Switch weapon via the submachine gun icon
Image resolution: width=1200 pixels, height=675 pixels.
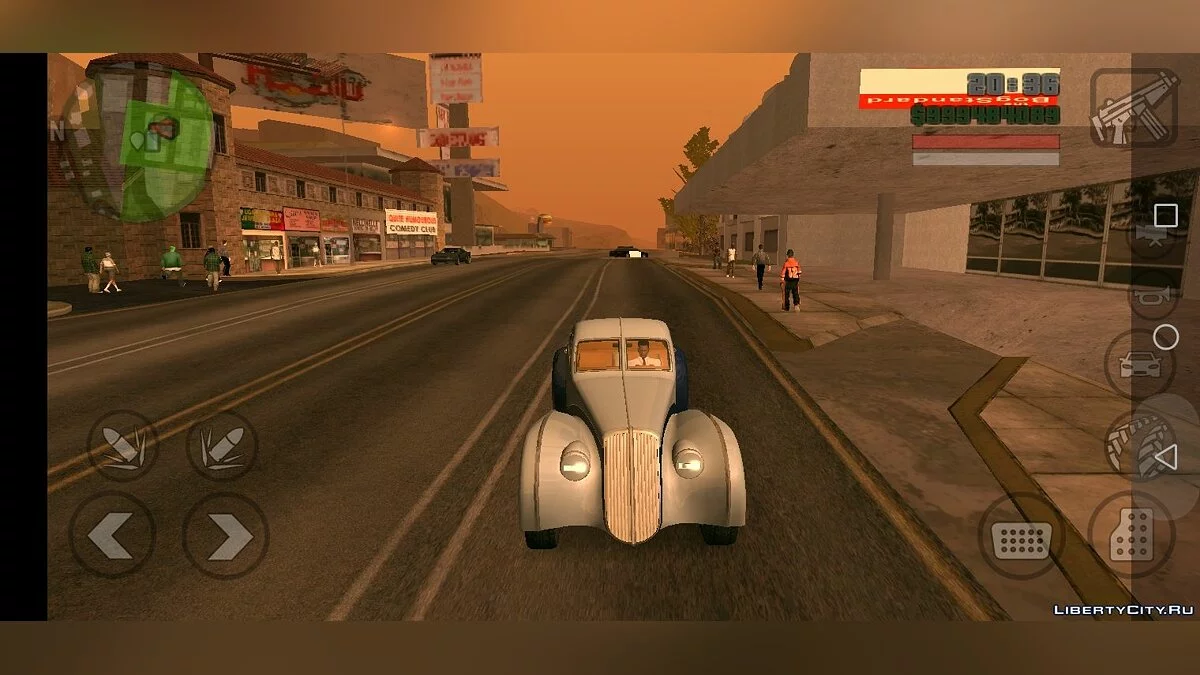click(x=1133, y=108)
